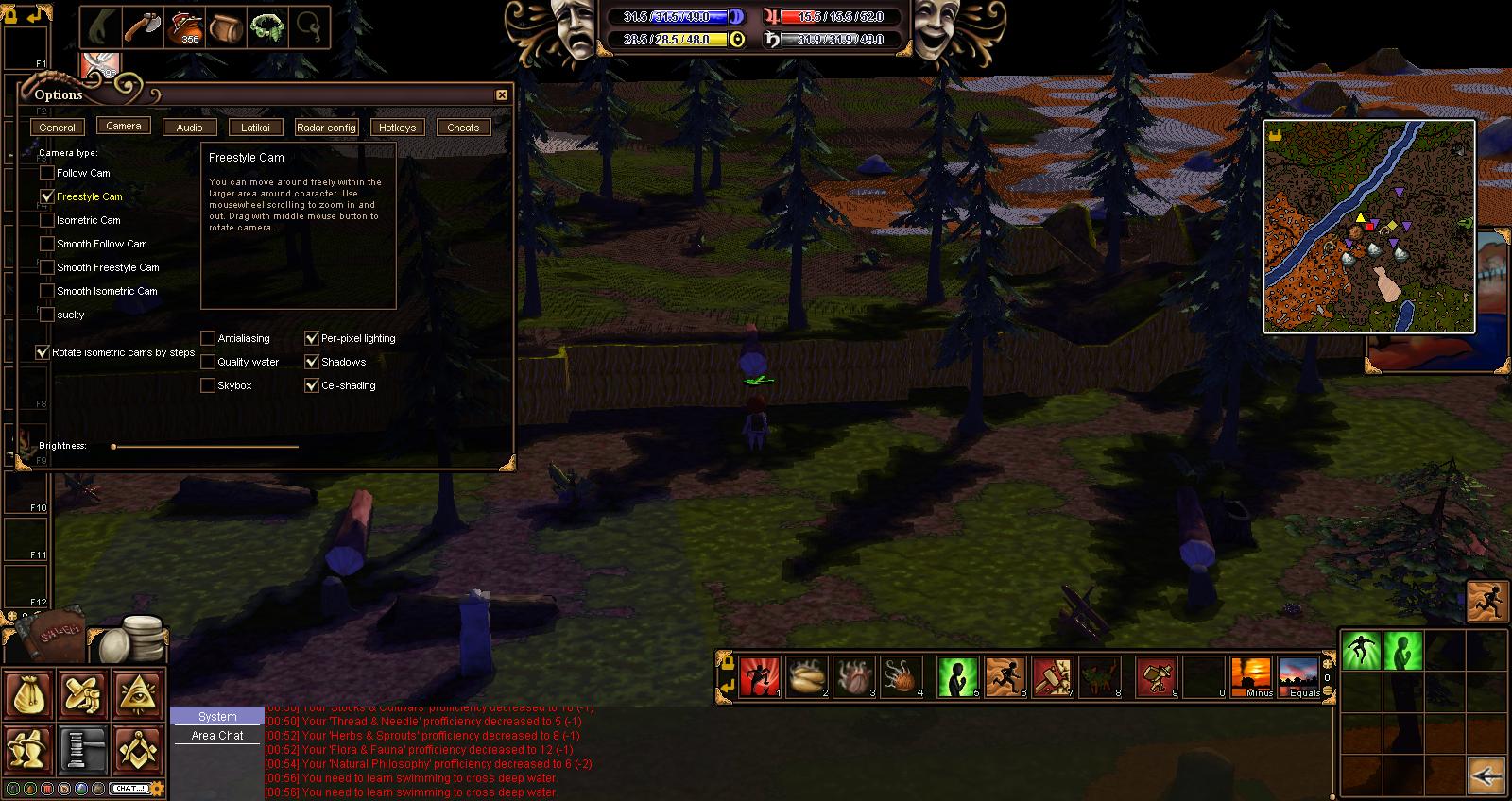Show the Hotkeys tab
1512x801 pixels.
tap(397, 128)
